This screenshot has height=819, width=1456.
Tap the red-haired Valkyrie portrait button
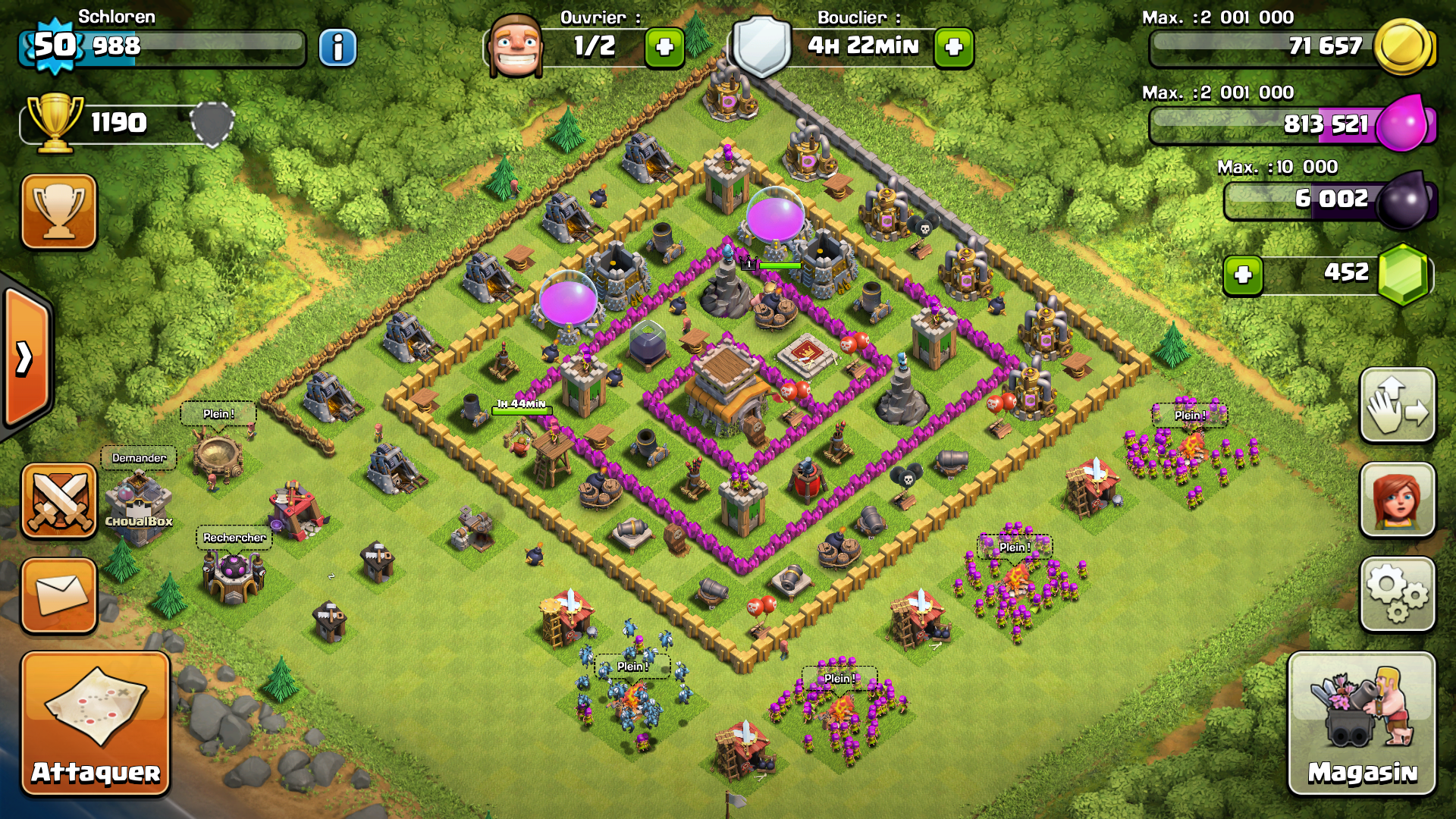(x=1398, y=500)
